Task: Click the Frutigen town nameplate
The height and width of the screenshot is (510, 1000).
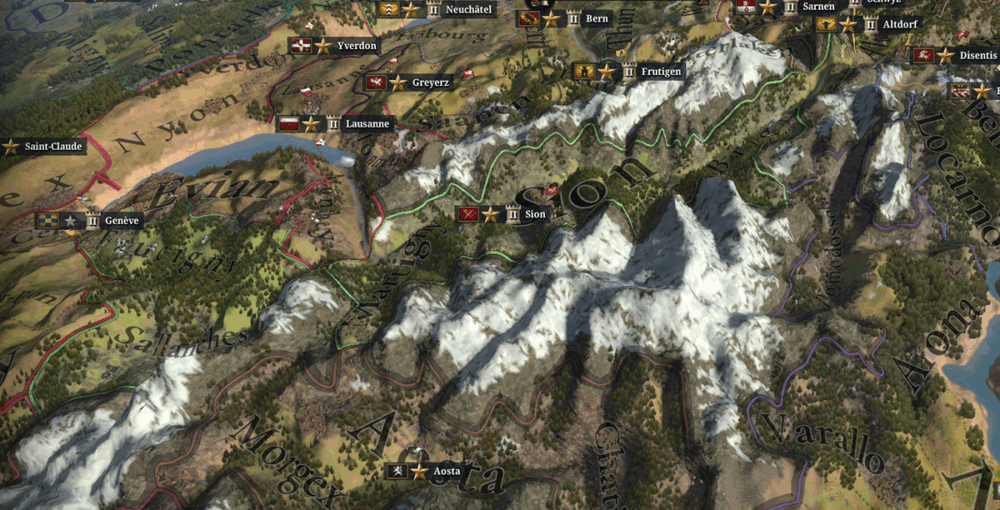Action: pos(661,72)
